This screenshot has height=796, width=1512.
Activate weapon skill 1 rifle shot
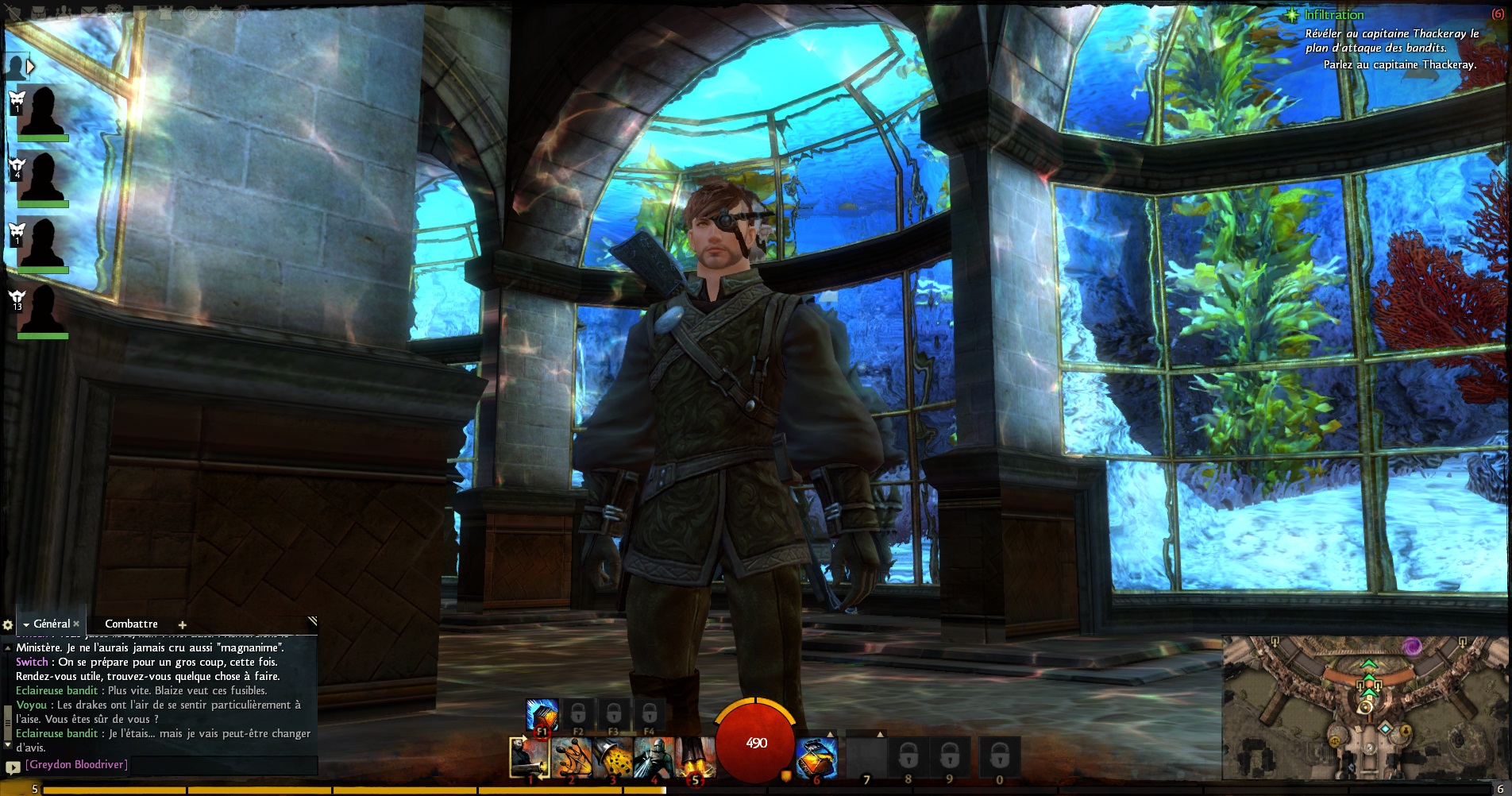pos(530,757)
